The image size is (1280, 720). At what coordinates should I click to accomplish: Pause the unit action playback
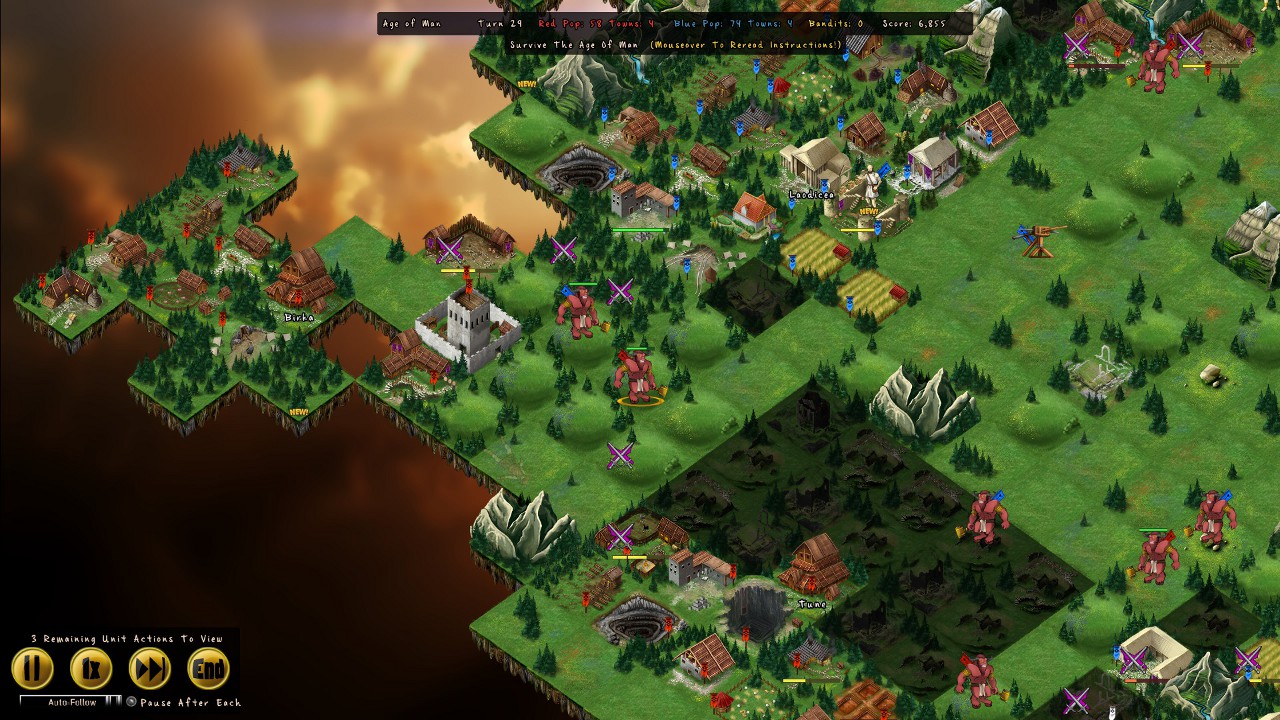pyautogui.click(x=32, y=669)
